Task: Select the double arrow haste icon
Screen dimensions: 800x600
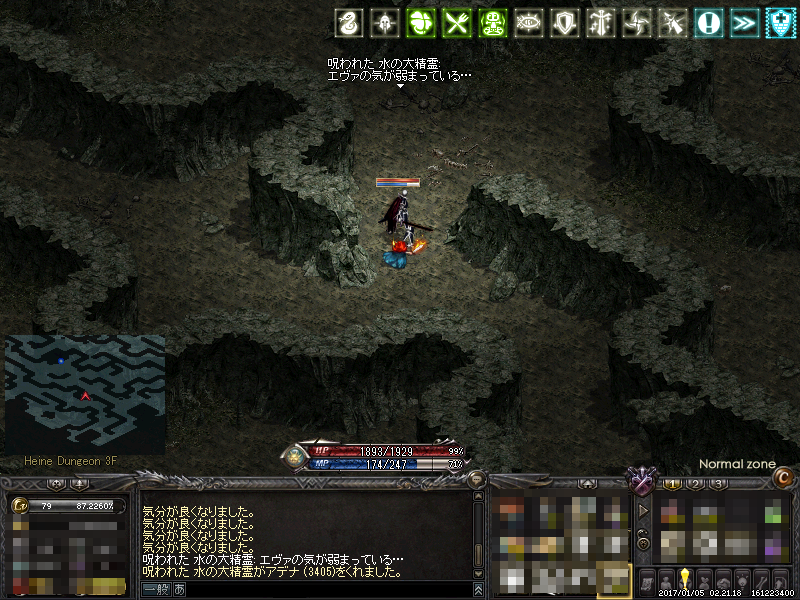Action: pyautogui.click(x=744, y=23)
